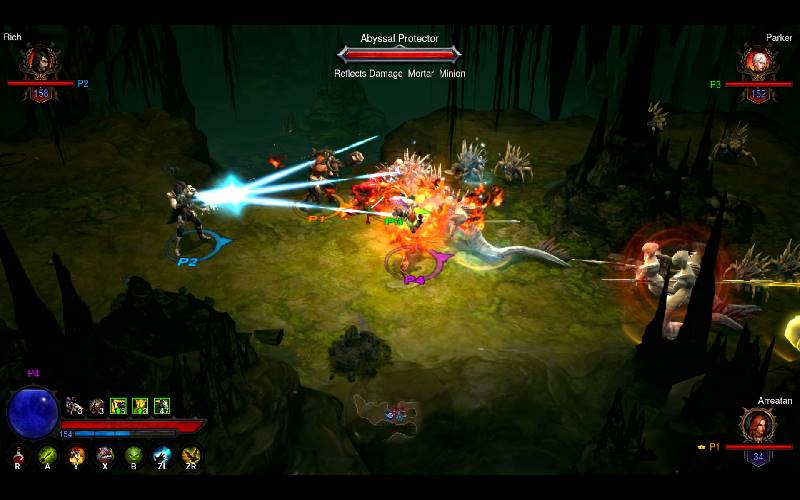Click the crossbow buff icon
Viewport: 800px width, 500px height.
(x=74, y=406)
